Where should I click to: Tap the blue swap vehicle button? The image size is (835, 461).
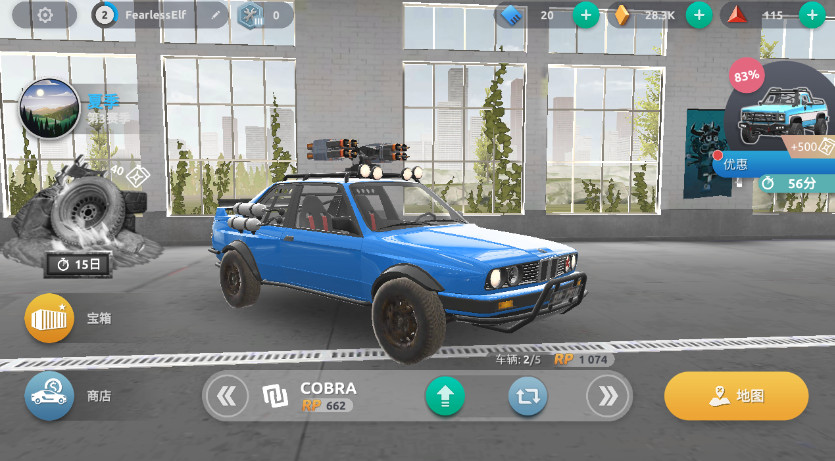click(x=528, y=397)
